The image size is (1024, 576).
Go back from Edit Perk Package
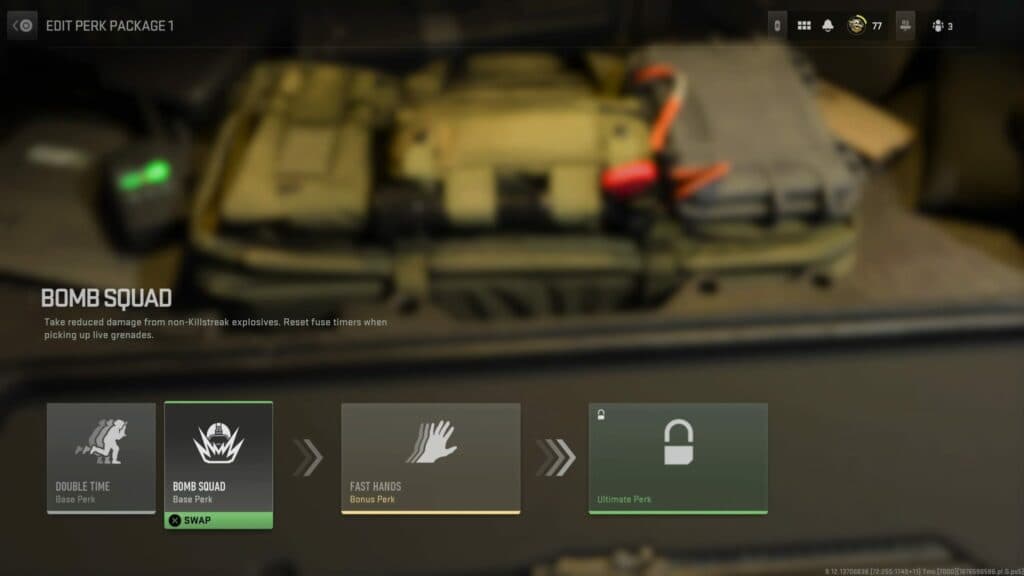click(x=23, y=26)
